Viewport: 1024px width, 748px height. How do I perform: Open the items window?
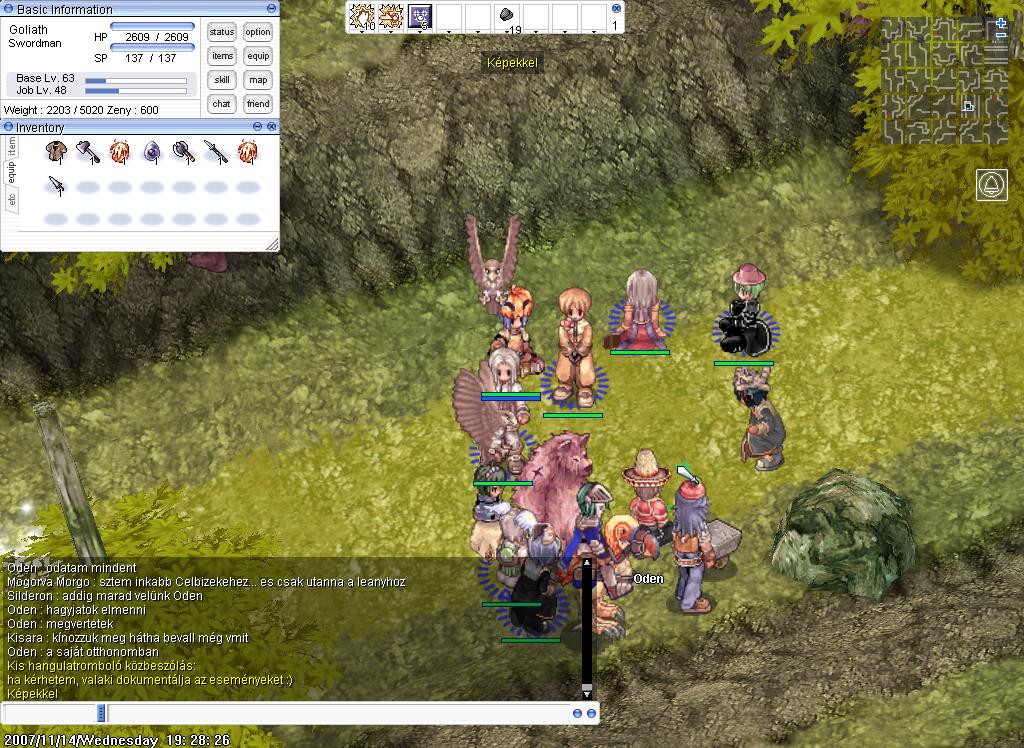(222, 56)
